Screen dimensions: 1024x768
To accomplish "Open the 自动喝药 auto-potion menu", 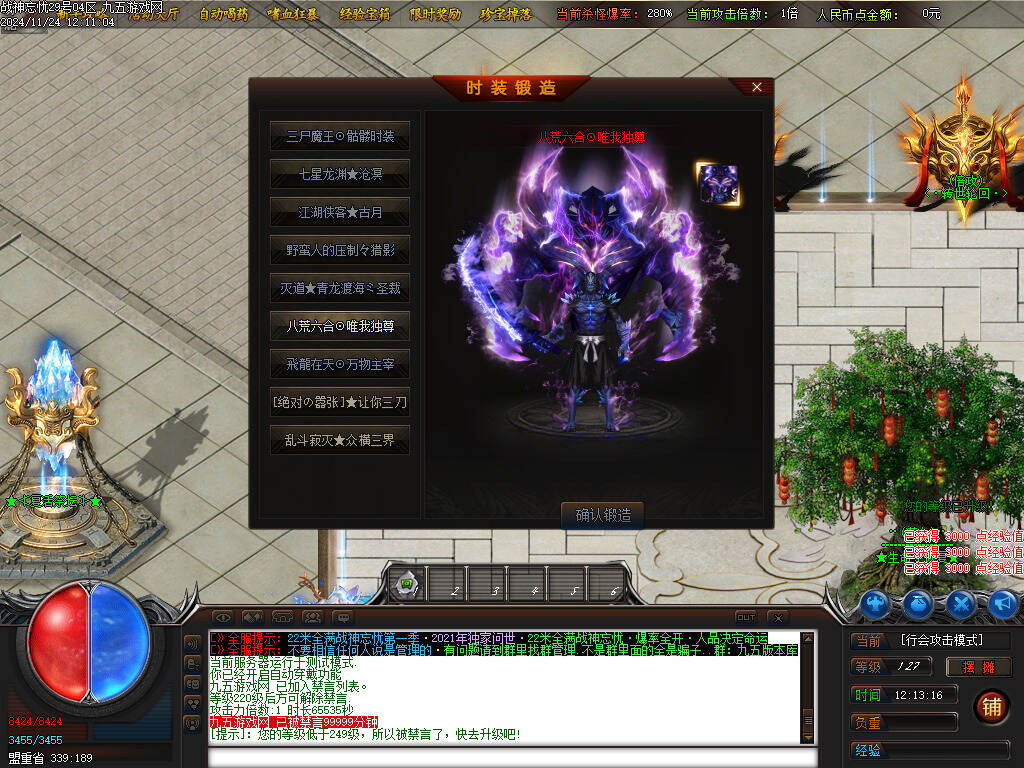I will click(x=223, y=14).
